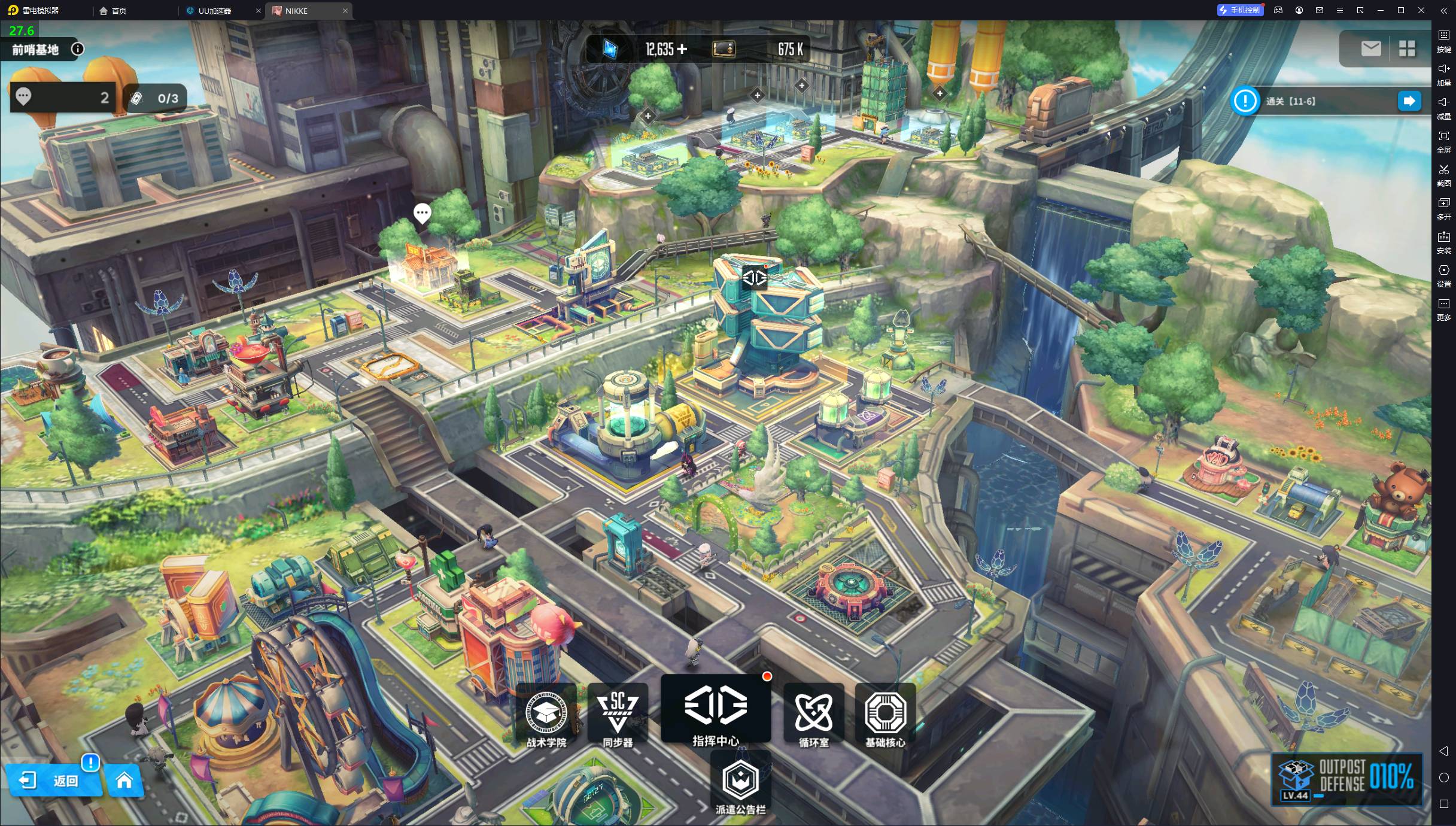
Task: Open the 派遣公告栏 dispatch board
Action: tap(741, 784)
